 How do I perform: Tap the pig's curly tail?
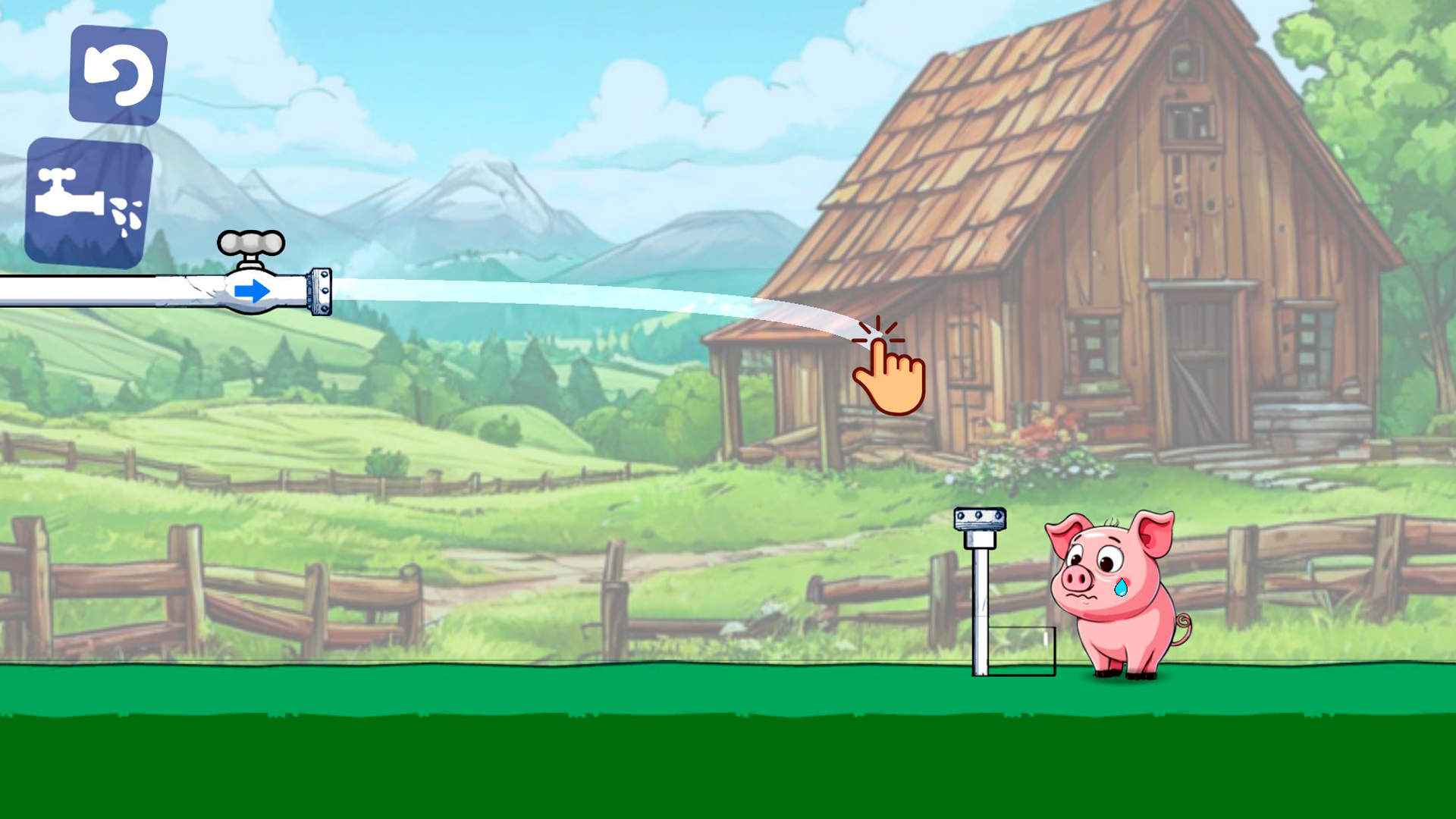click(x=1182, y=629)
